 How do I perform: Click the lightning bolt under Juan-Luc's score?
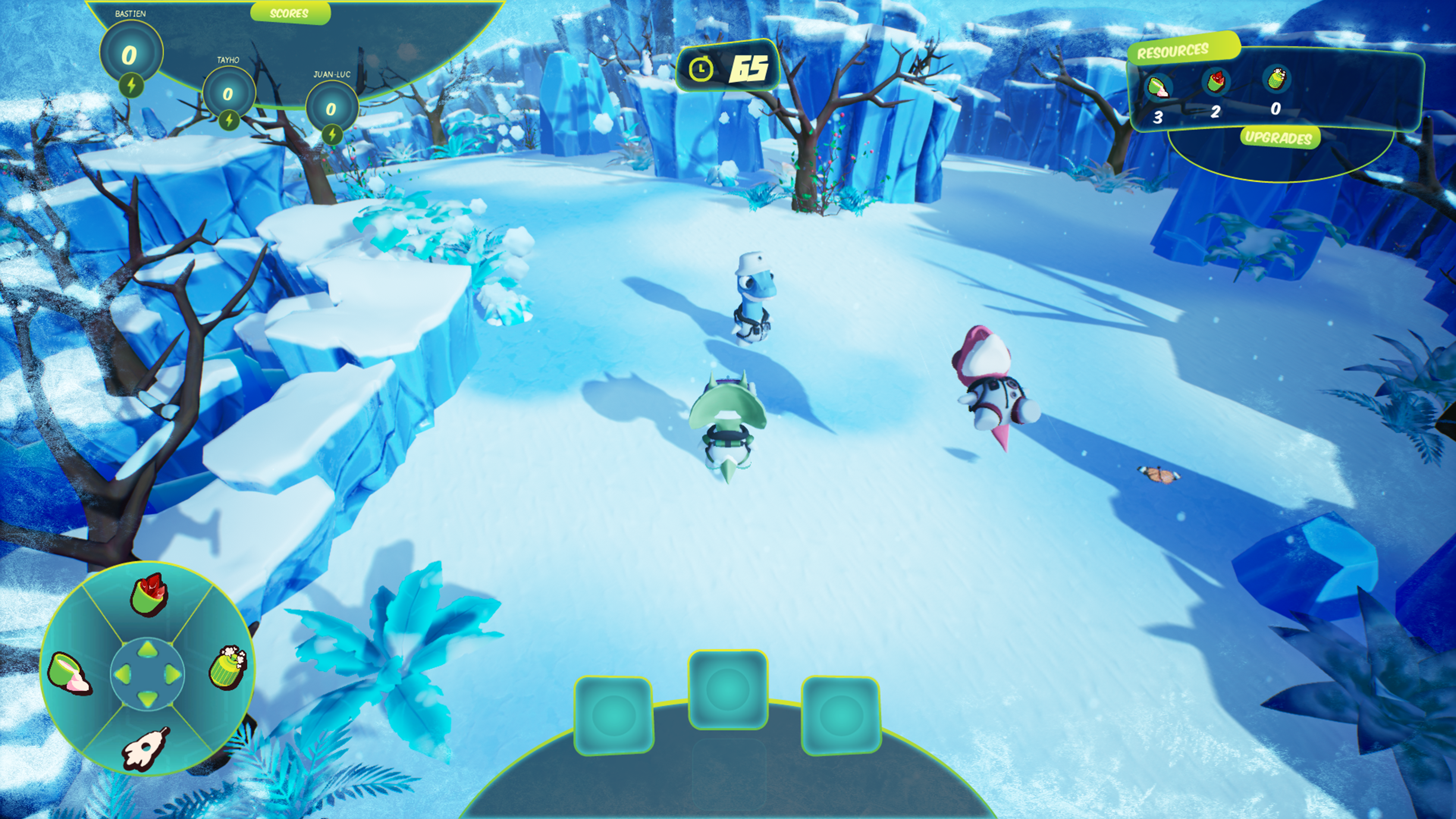[332, 134]
